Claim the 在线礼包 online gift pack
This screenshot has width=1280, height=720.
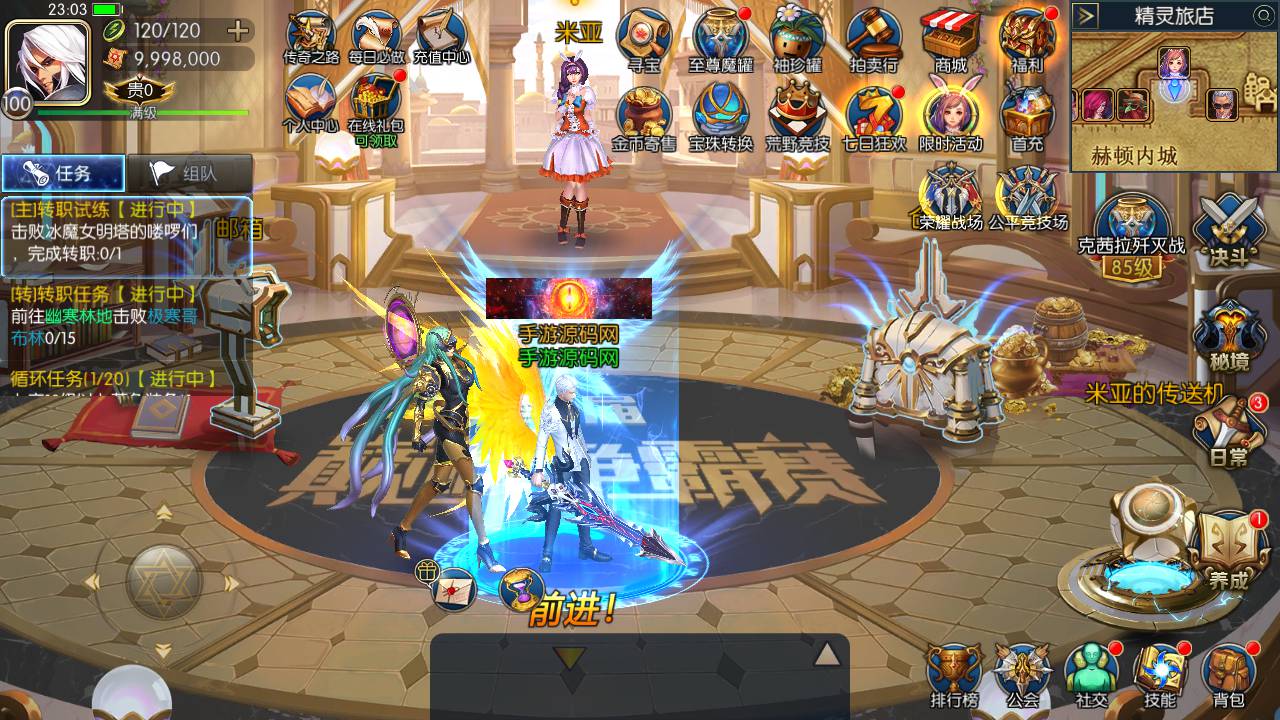[x=376, y=106]
